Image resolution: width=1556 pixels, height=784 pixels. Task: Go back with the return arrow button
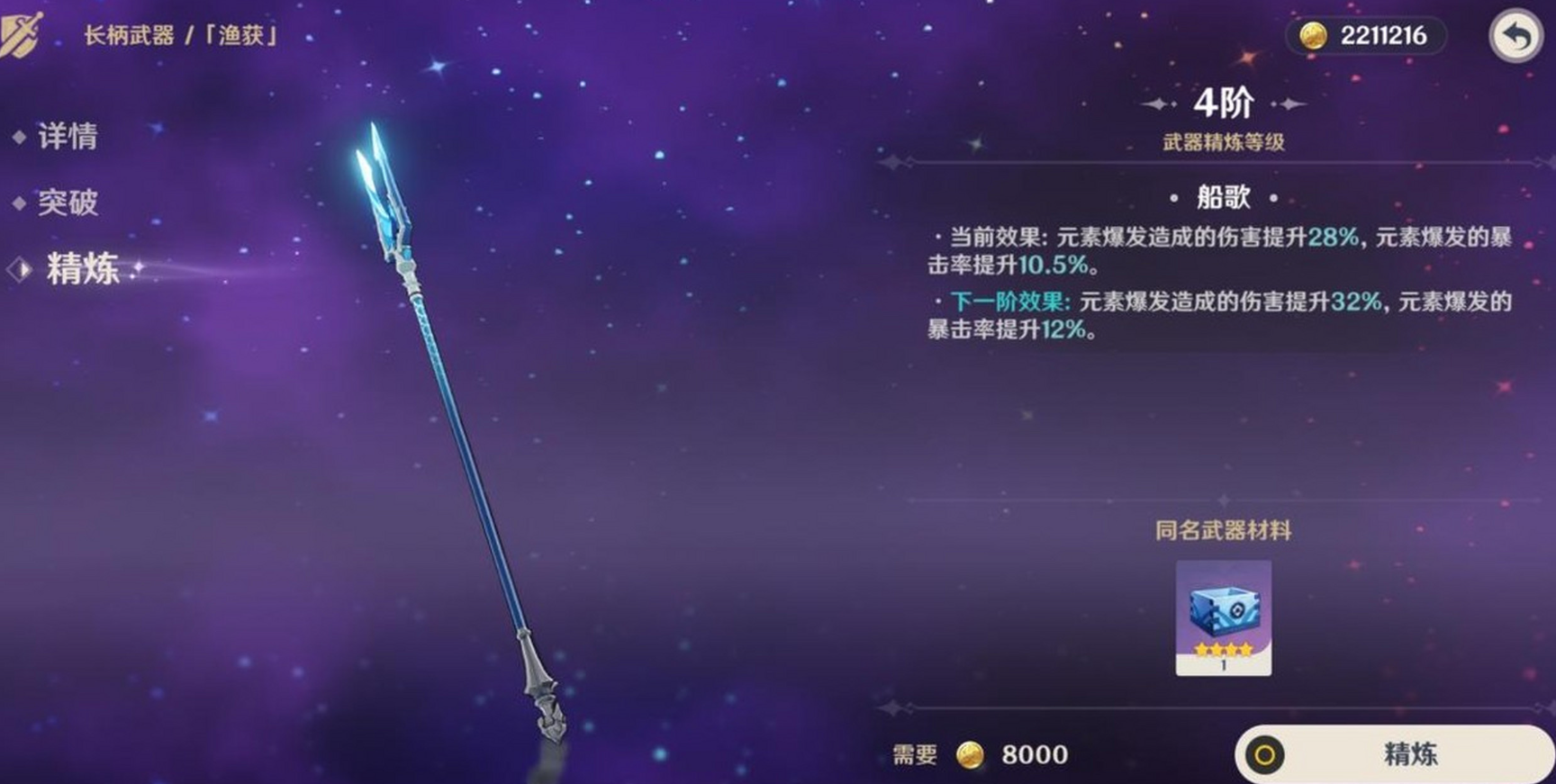pyautogui.click(x=1515, y=37)
